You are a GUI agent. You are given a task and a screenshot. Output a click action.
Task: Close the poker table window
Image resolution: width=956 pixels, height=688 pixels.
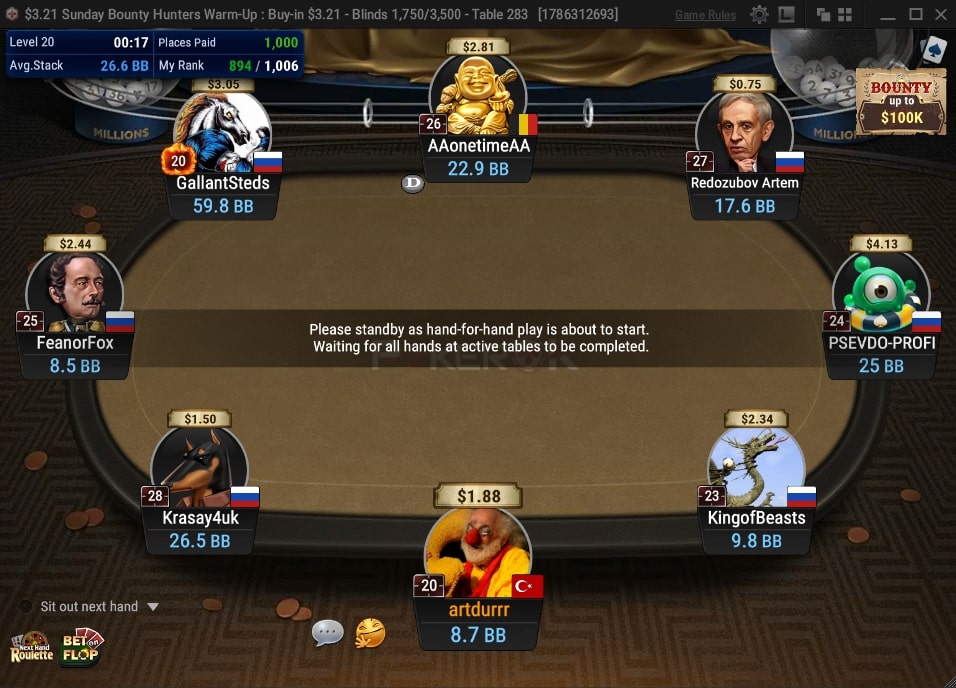click(940, 15)
